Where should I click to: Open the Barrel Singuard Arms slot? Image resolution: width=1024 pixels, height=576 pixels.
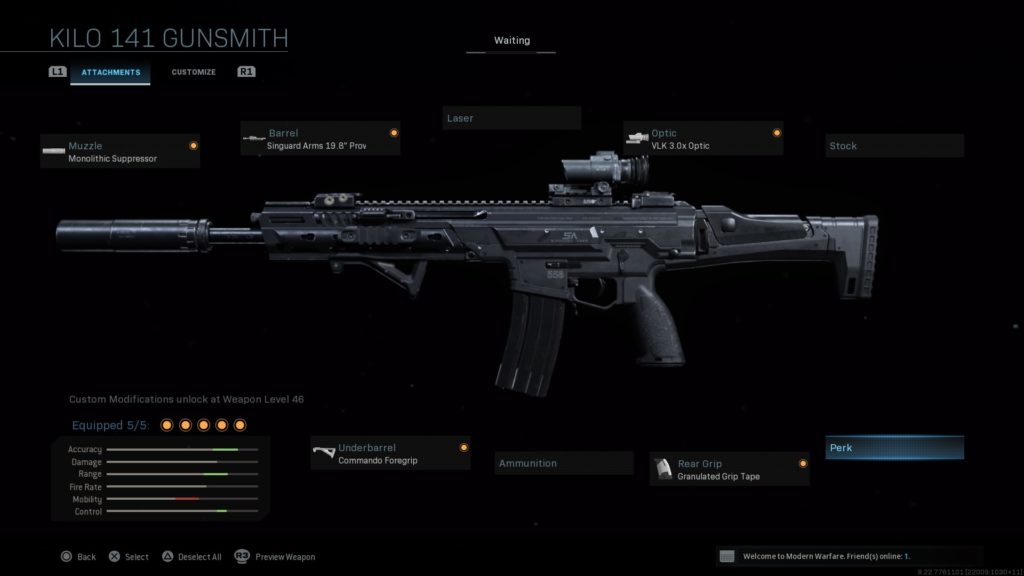(x=320, y=139)
